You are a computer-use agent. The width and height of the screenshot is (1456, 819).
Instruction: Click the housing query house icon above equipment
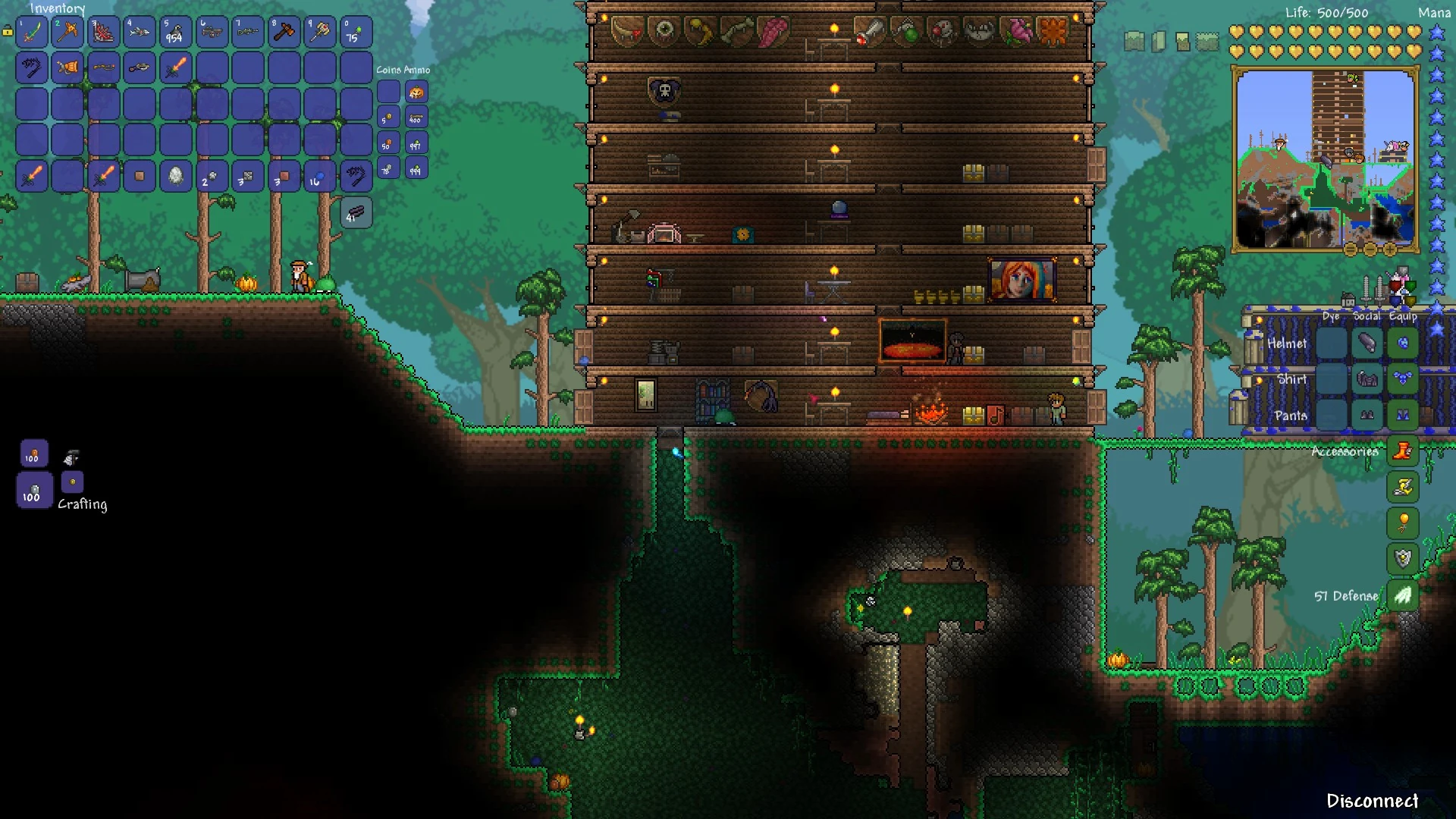1348,300
